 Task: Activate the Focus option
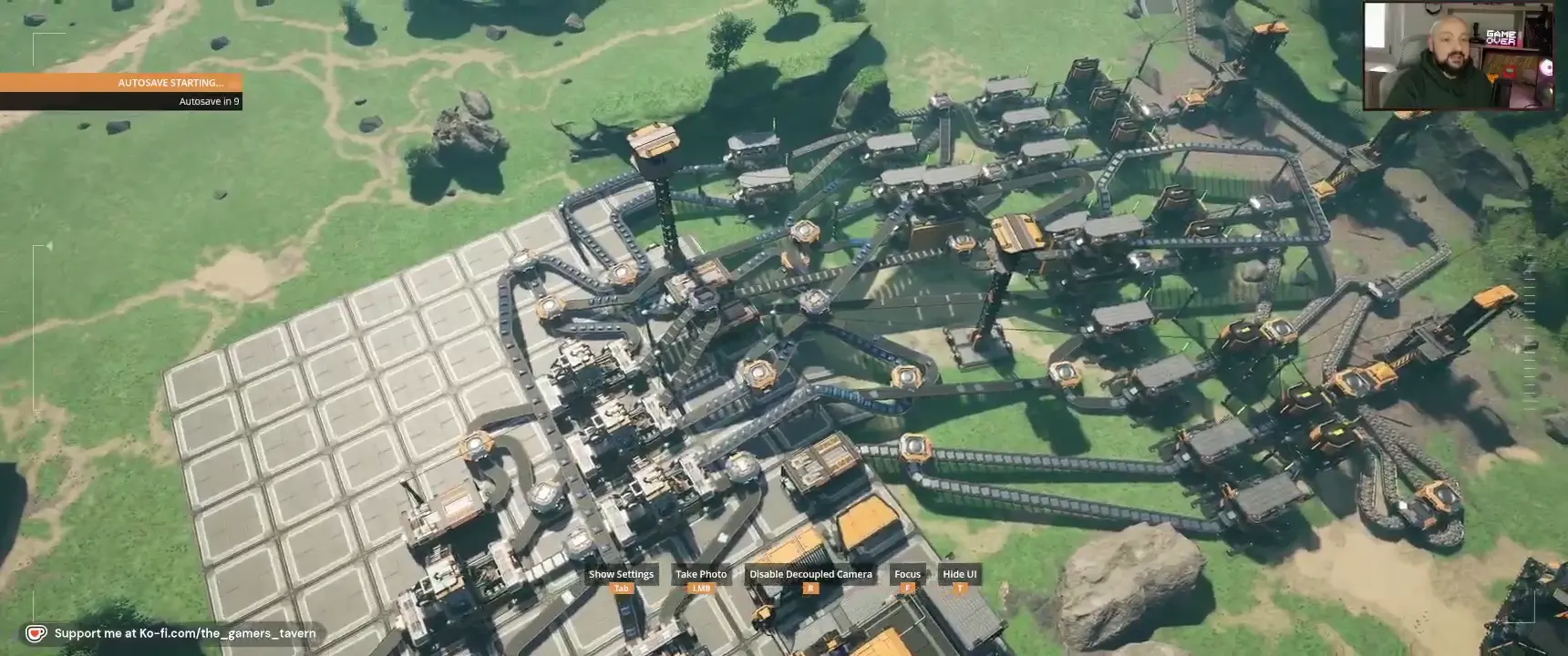tap(907, 575)
